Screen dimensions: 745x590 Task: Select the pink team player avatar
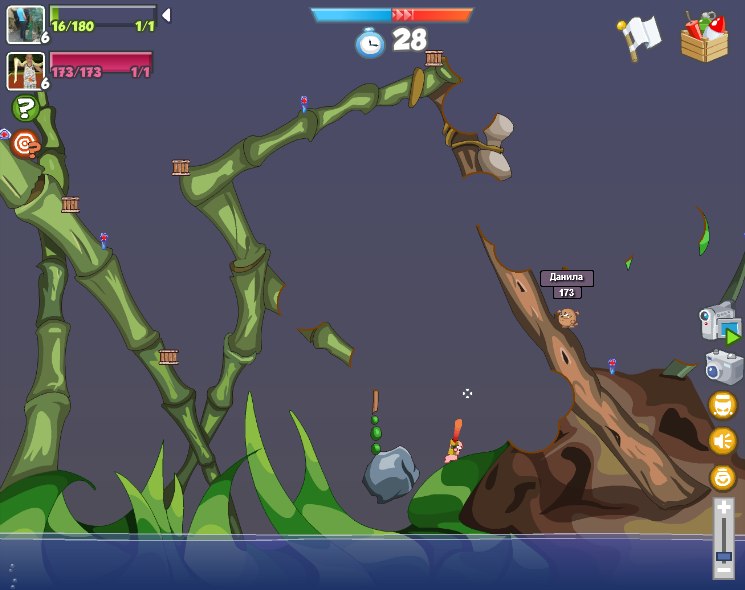[x=25, y=71]
